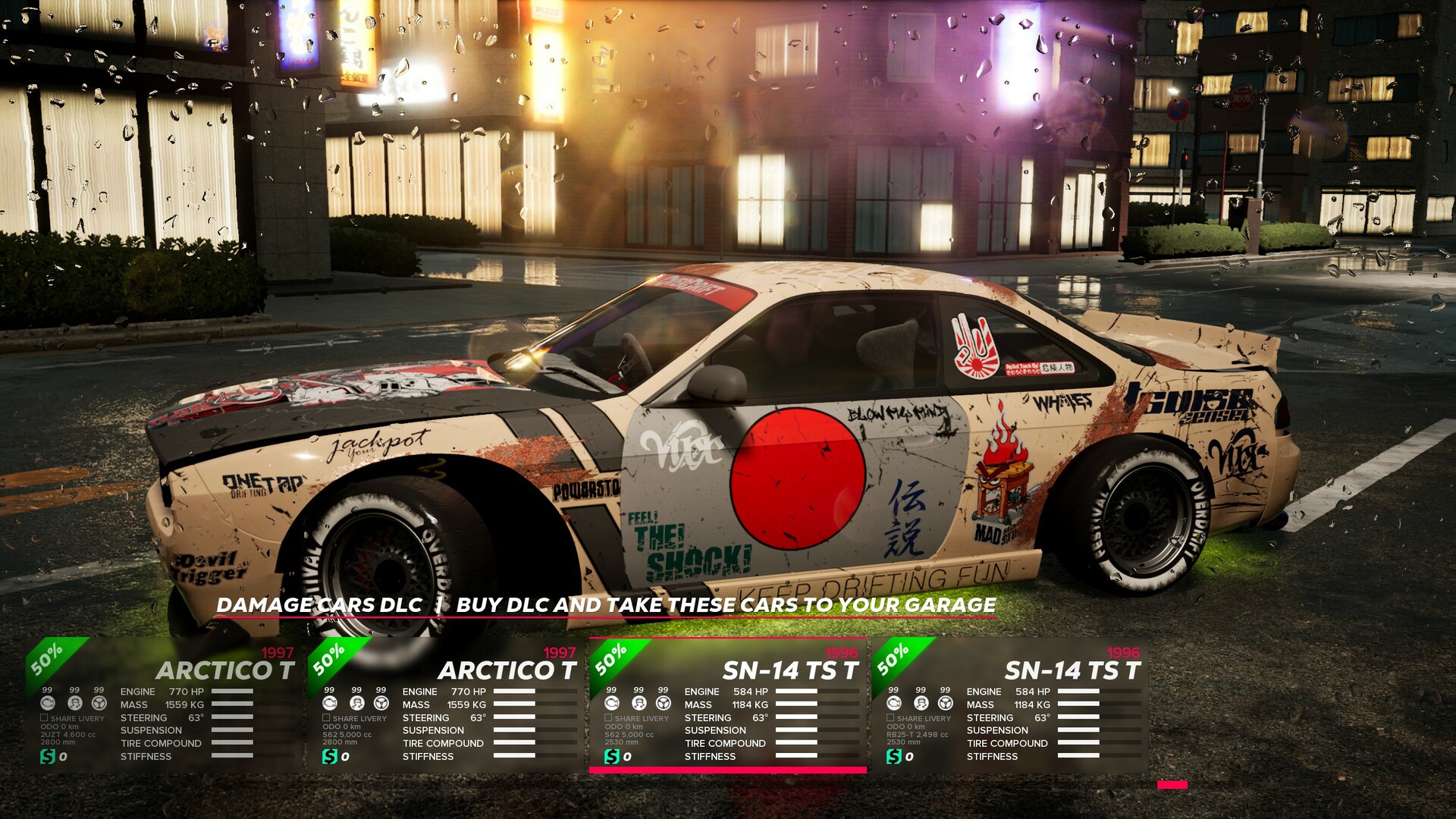This screenshot has width=1456, height=819.
Task: Click the DAMAGE CARS DLC label
Action: pyautogui.click(x=318, y=606)
